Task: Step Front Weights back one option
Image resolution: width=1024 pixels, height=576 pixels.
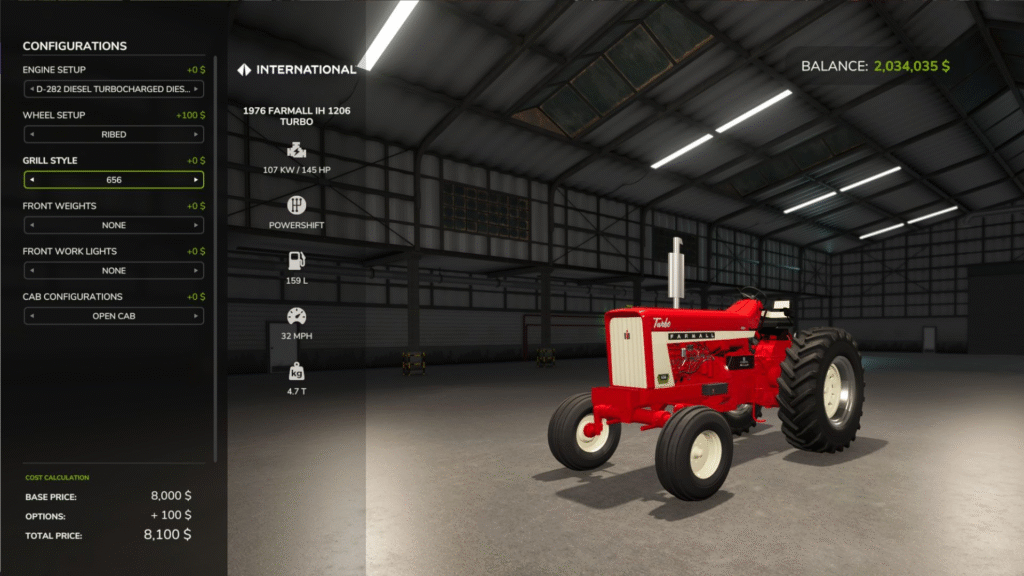Action: point(31,225)
